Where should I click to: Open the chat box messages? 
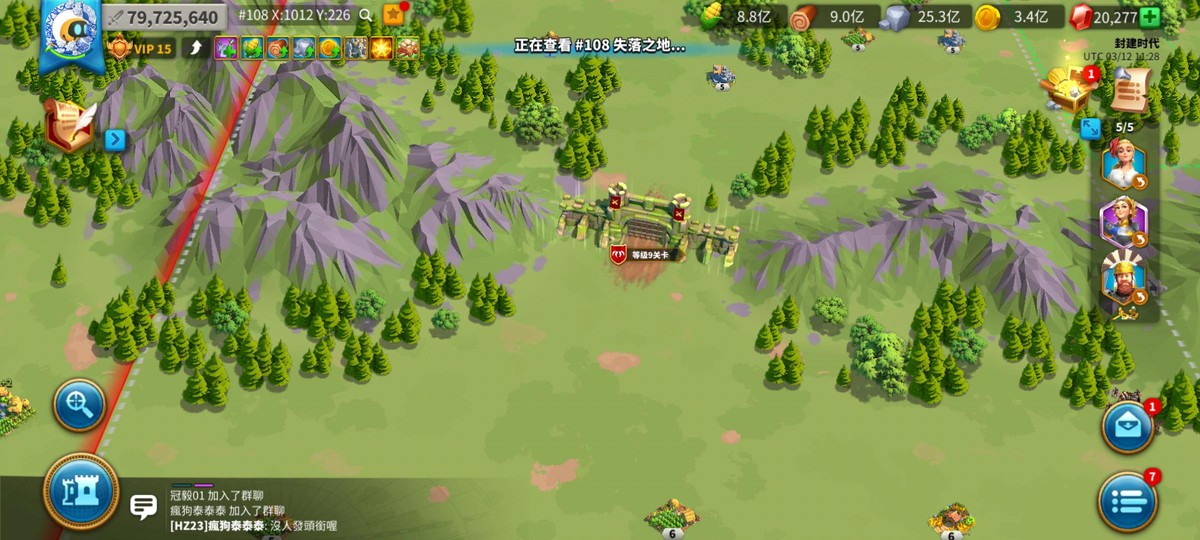tap(144, 507)
